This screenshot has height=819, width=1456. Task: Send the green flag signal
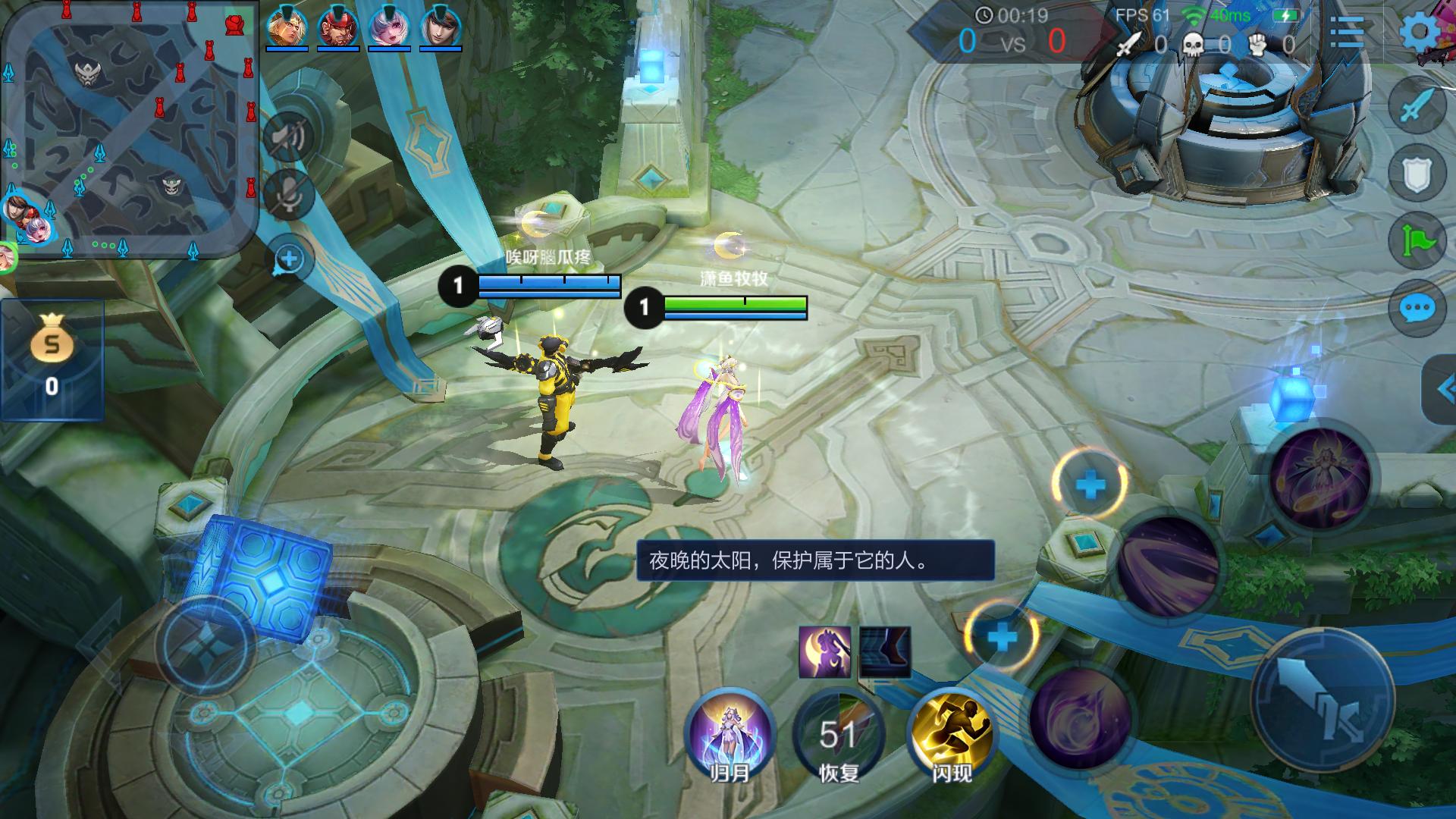(x=1417, y=241)
